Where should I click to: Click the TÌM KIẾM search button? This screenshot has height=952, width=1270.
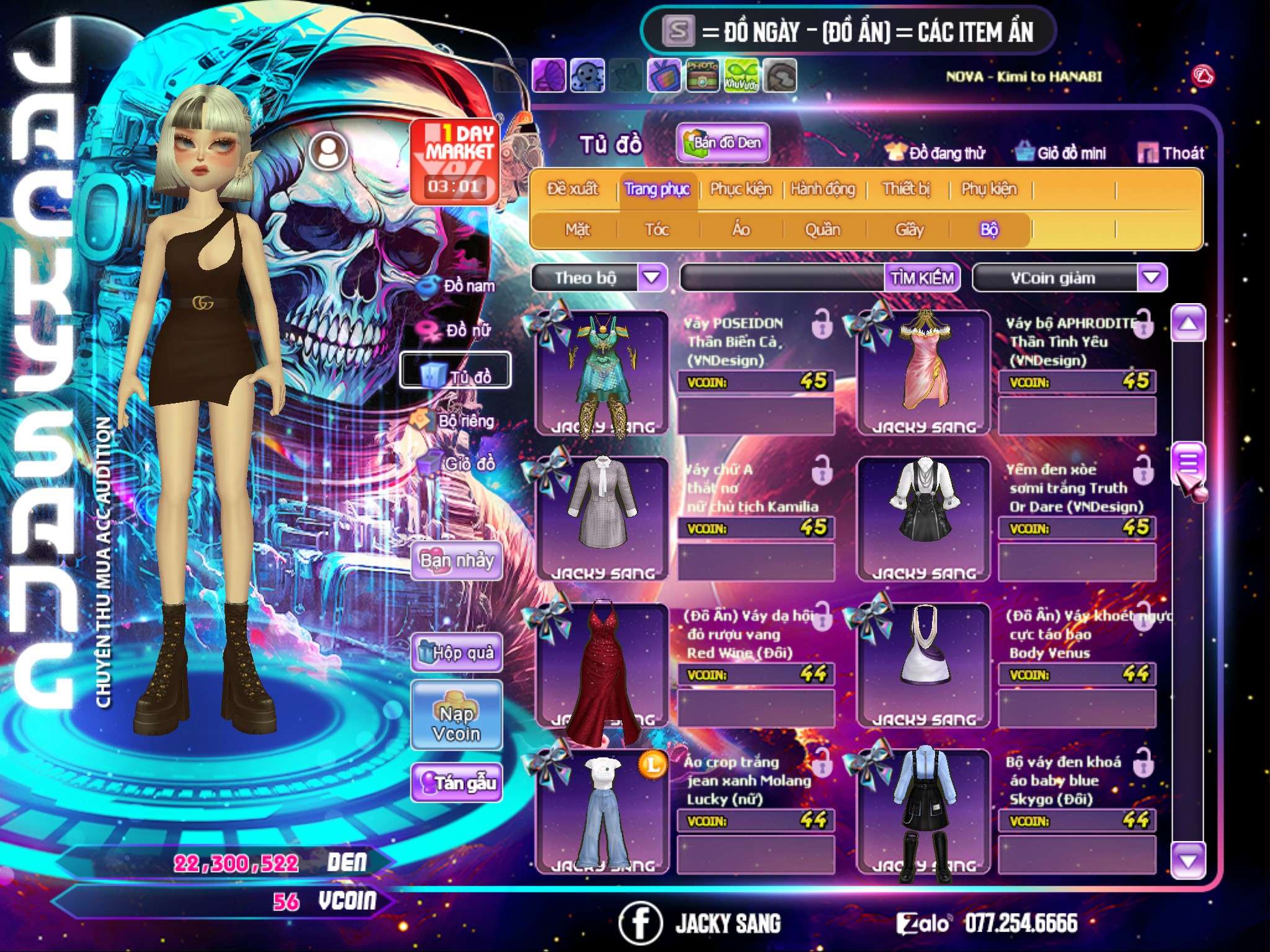click(922, 278)
